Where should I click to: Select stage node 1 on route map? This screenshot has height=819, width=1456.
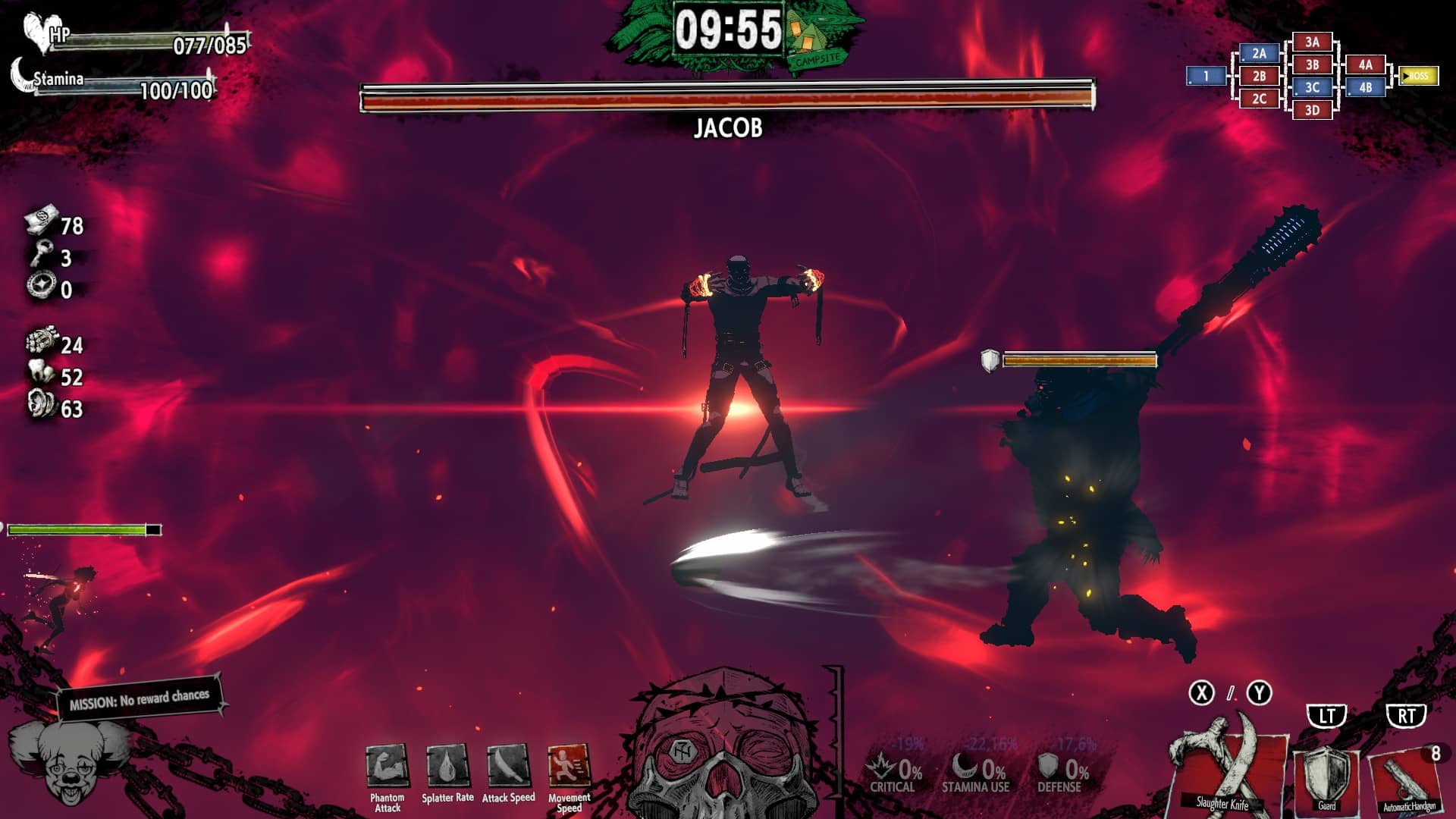[x=1206, y=76]
